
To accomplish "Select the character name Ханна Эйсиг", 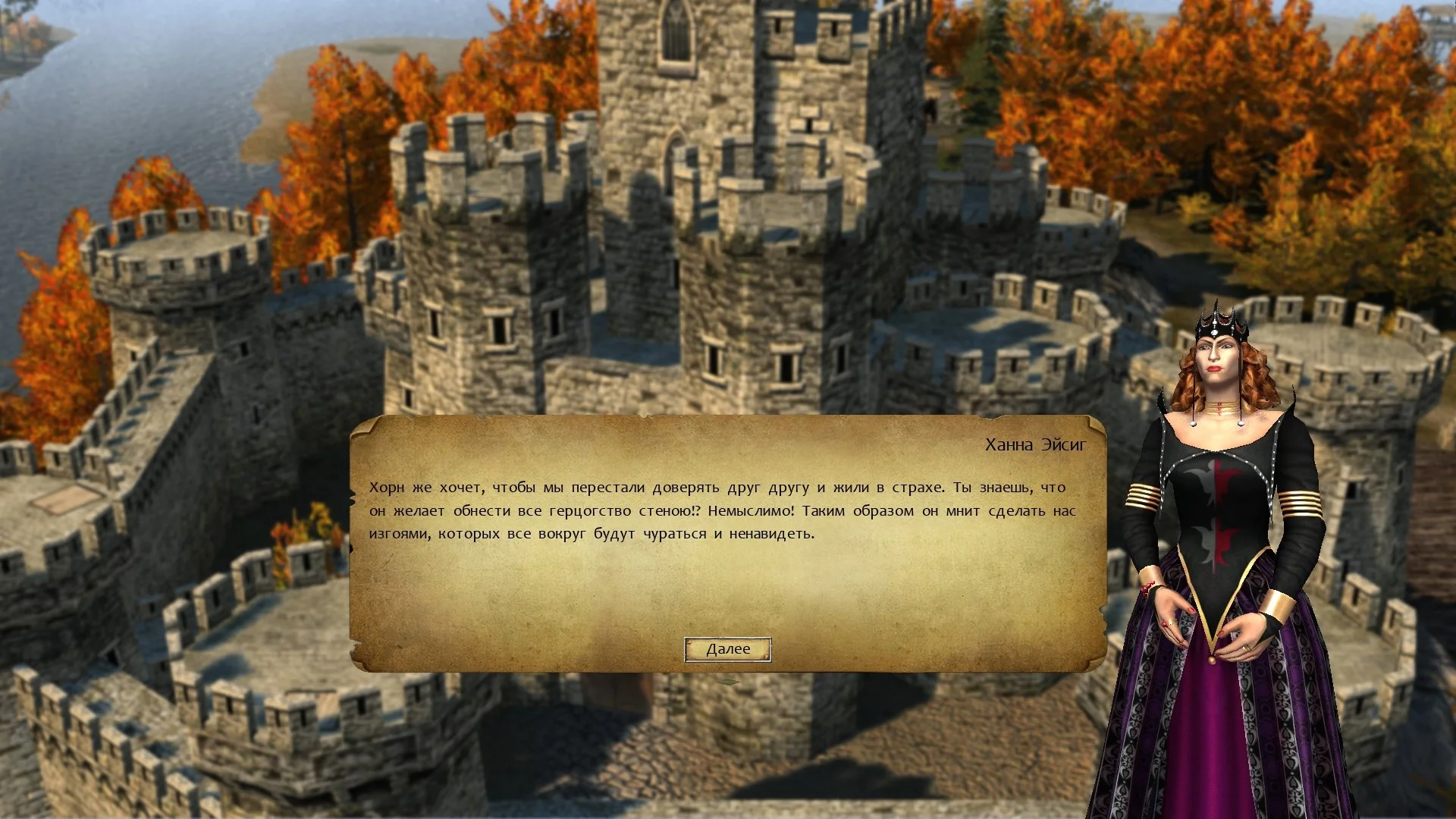I will point(1037,444).
